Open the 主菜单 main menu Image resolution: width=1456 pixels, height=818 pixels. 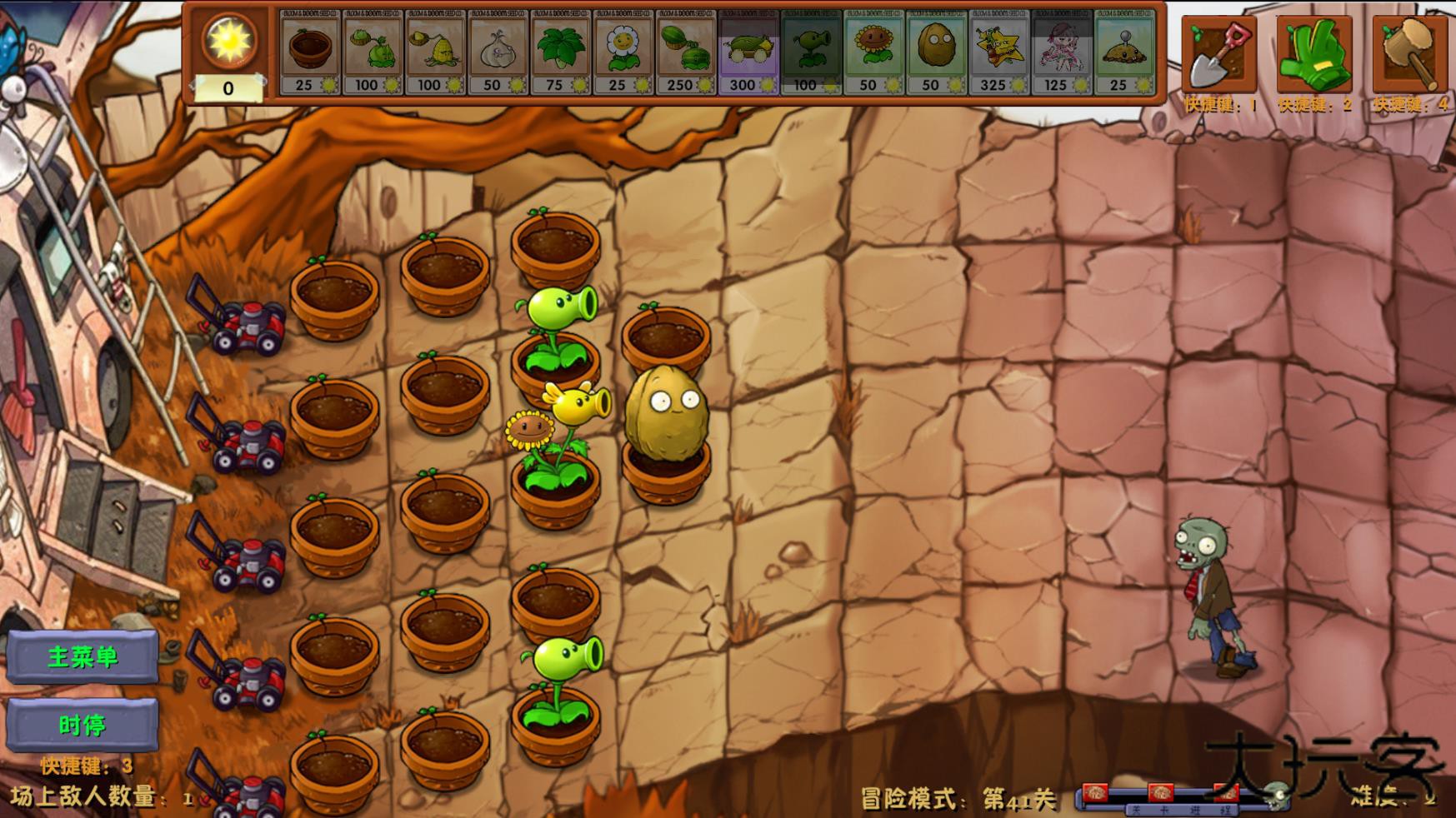coord(83,656)
